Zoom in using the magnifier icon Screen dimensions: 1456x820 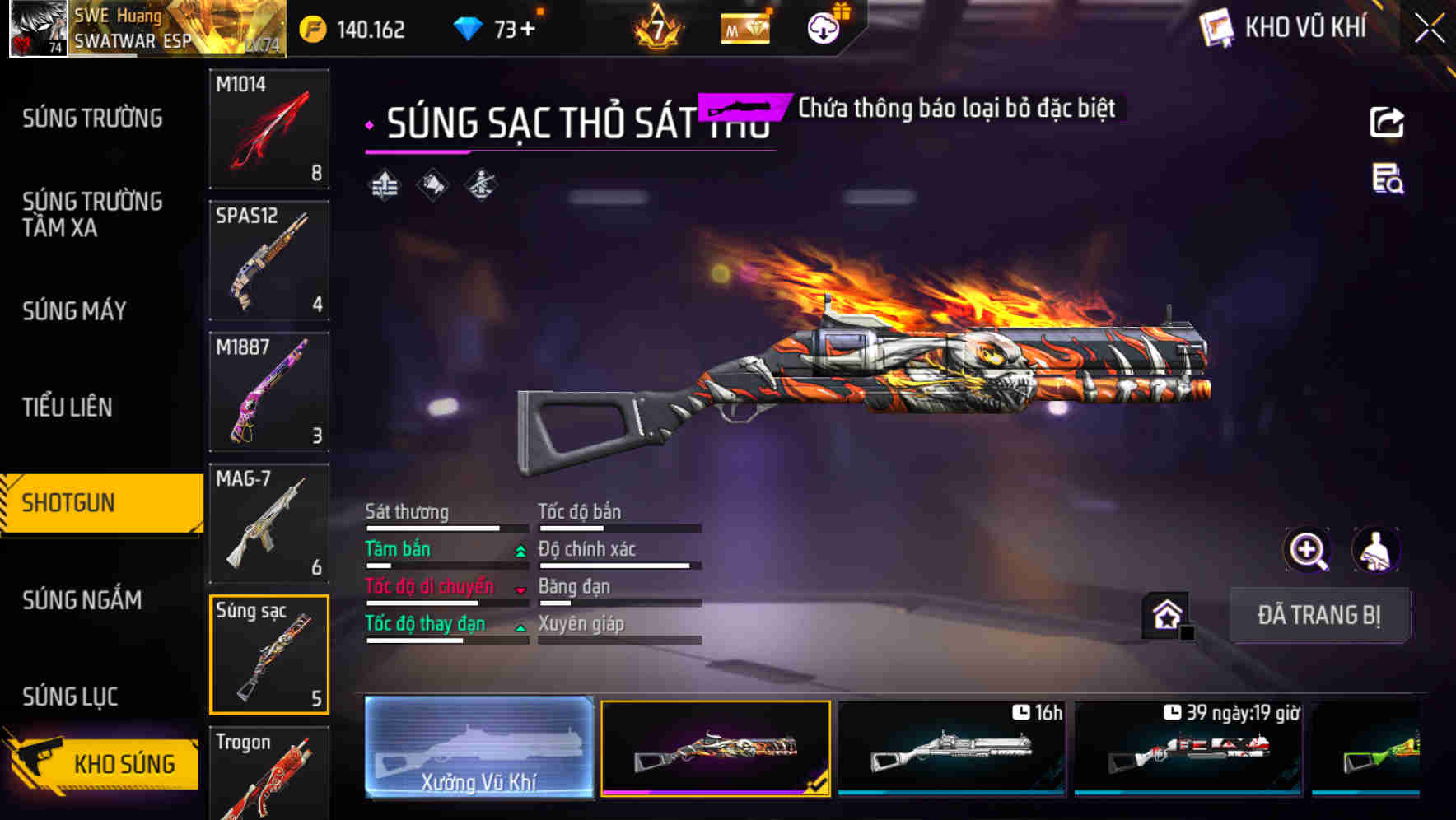[1307, 549]
